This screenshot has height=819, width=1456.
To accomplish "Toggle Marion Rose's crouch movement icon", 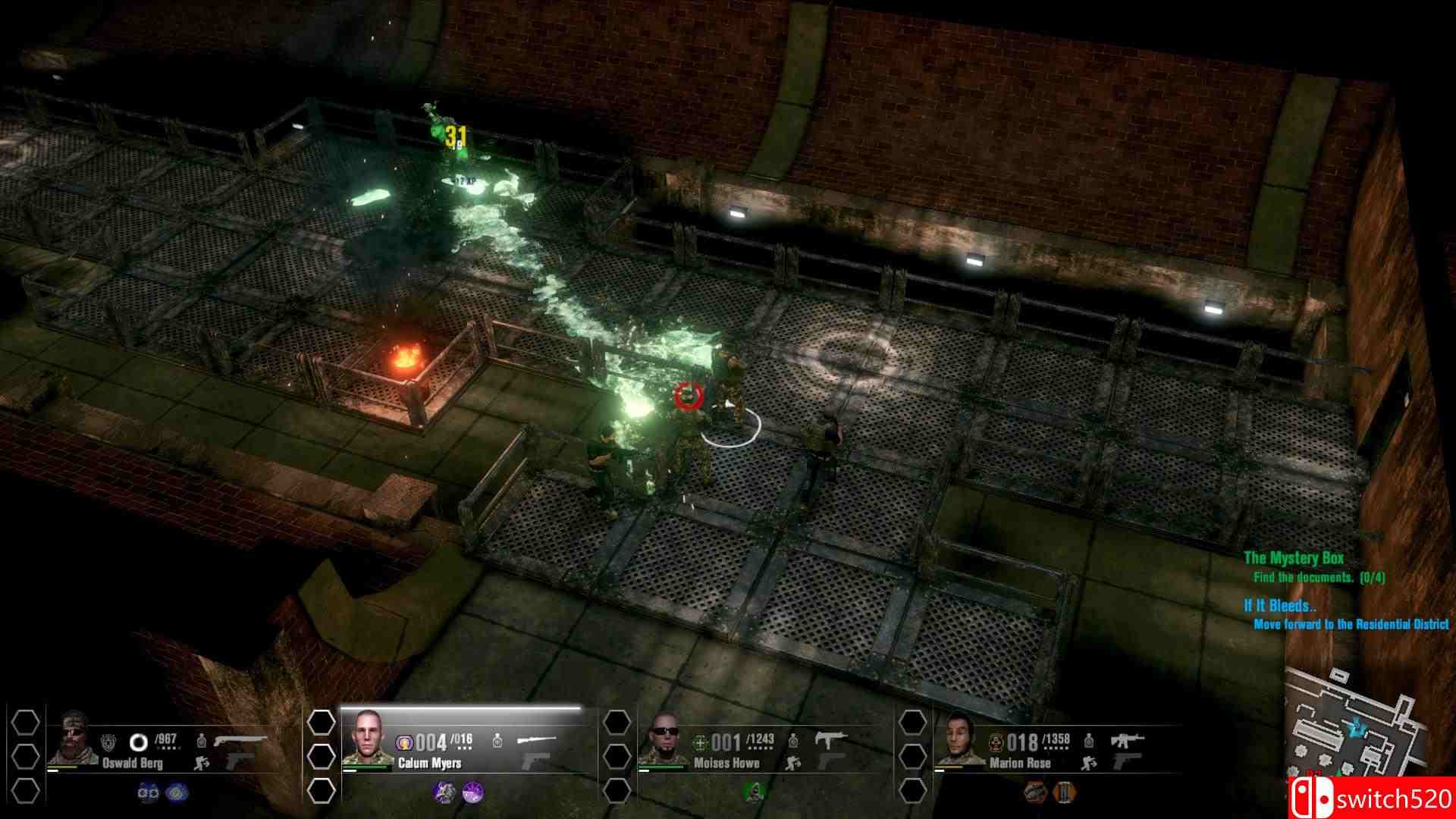I will [1090, 762].
